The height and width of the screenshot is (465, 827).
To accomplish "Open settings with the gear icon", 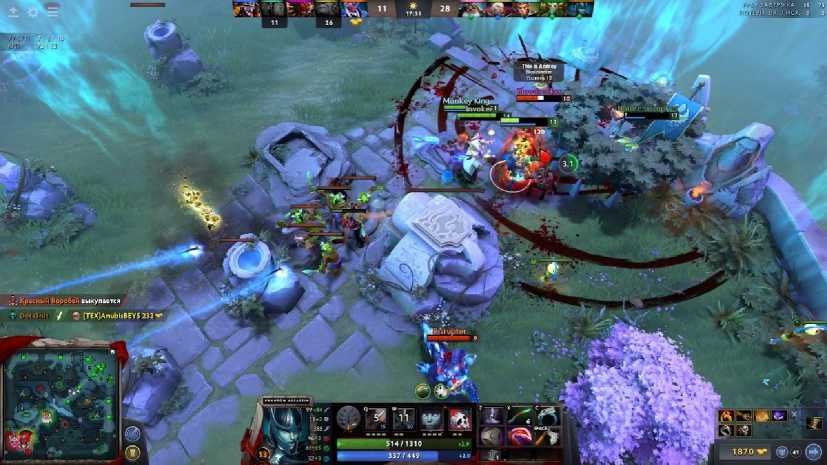I will [32, 11].
